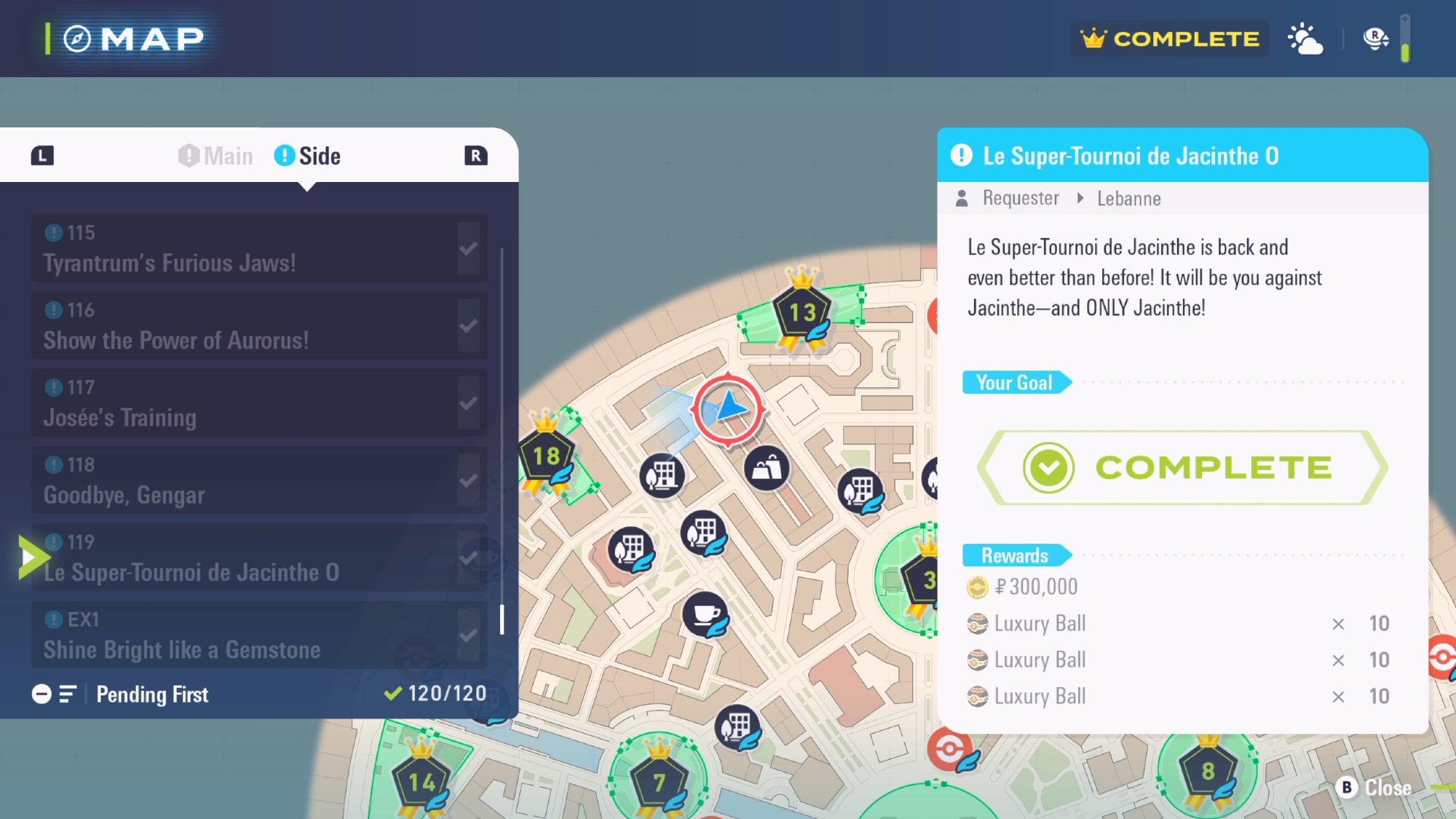Image resolution: width=1456 pixels, height=819 pixels.
Task: Select the Side missions tab
Action: pyautogui.click(x=308, y=156)
